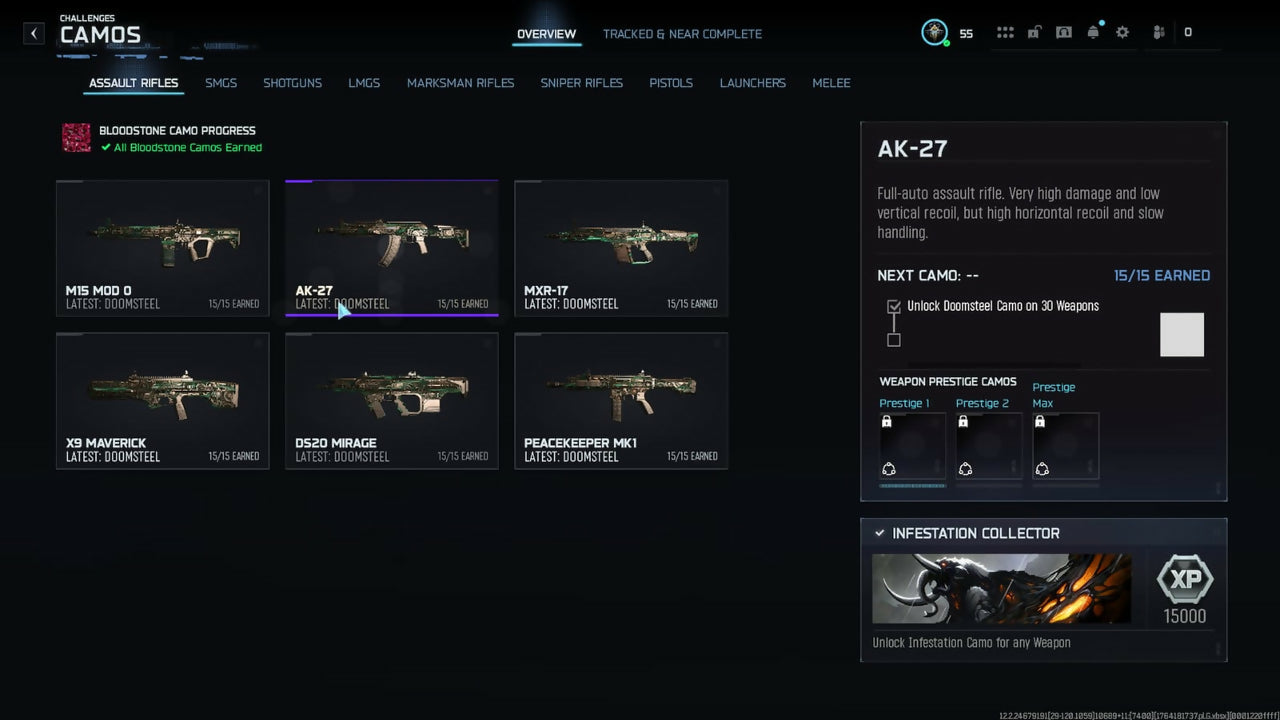This screenshot has height=720, width=1280.
Task: Check notifications via the bell icon
Action: [x=1093, y=32]
